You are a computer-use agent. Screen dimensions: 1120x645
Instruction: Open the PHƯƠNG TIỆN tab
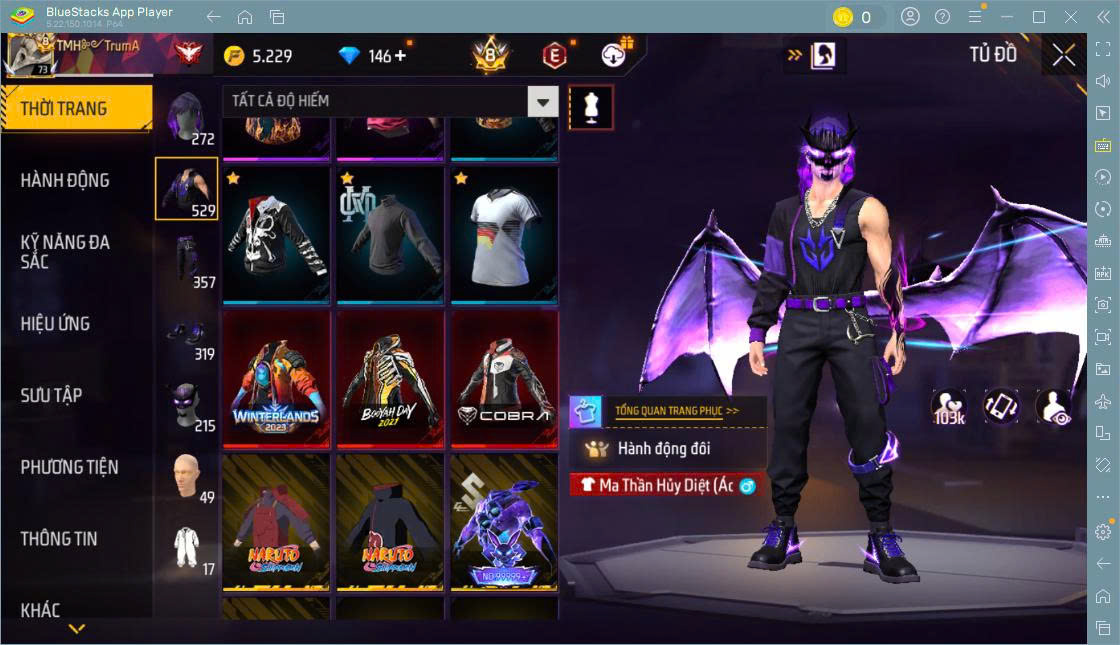coord(69,467)
